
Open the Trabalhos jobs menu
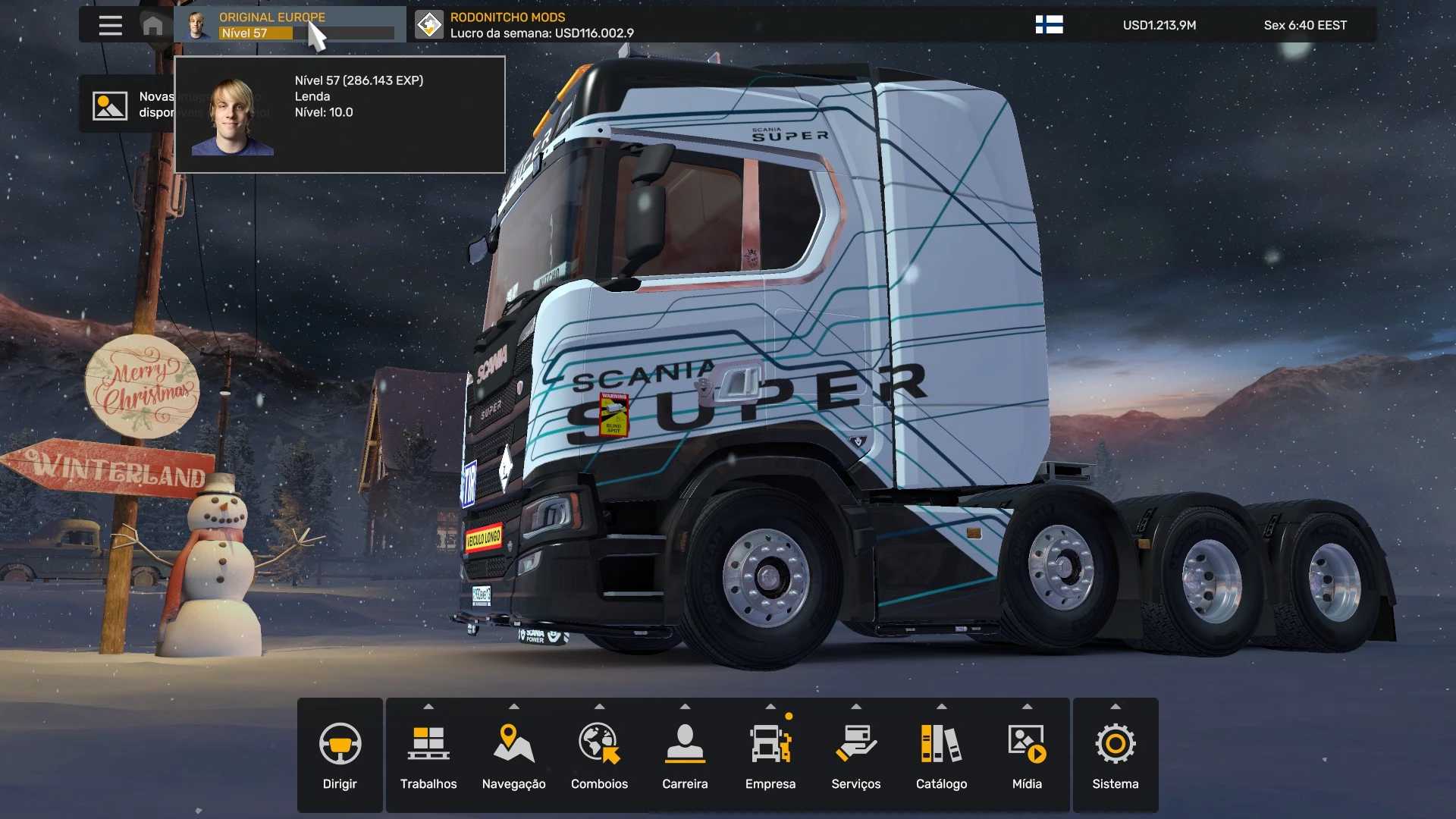click(428, 755)
